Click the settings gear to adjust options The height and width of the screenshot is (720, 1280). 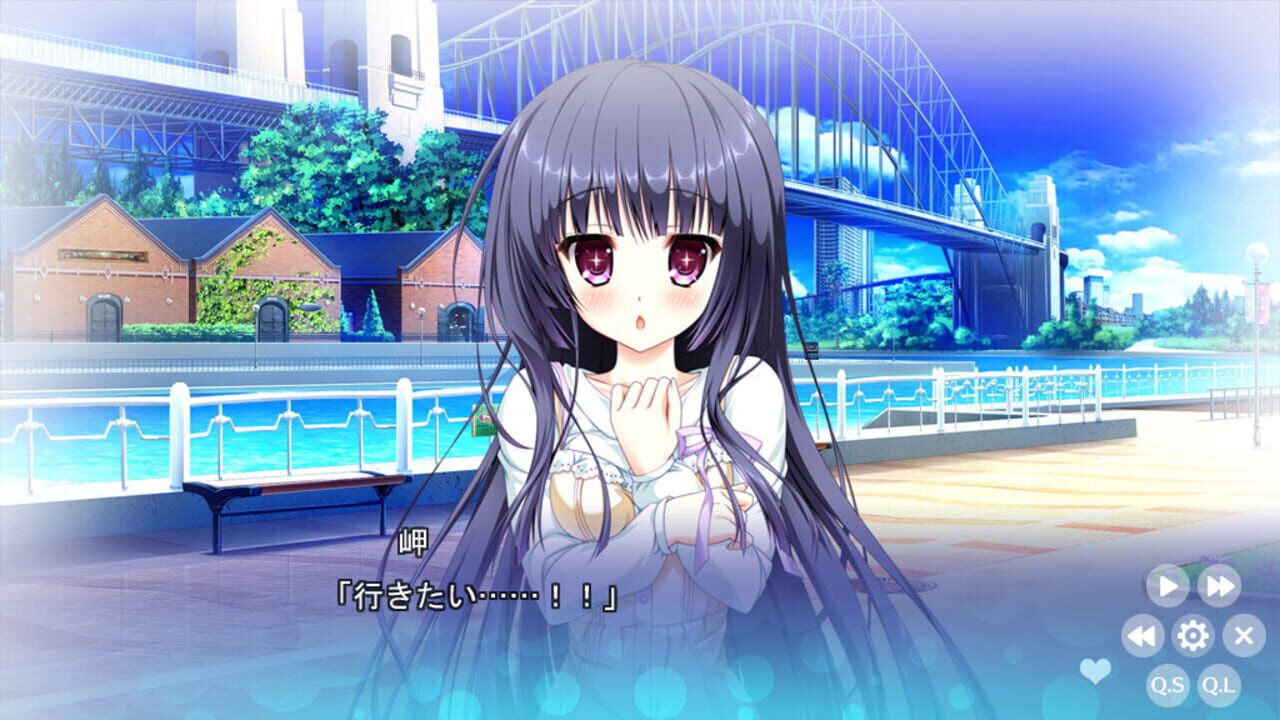pos(1193,635)
